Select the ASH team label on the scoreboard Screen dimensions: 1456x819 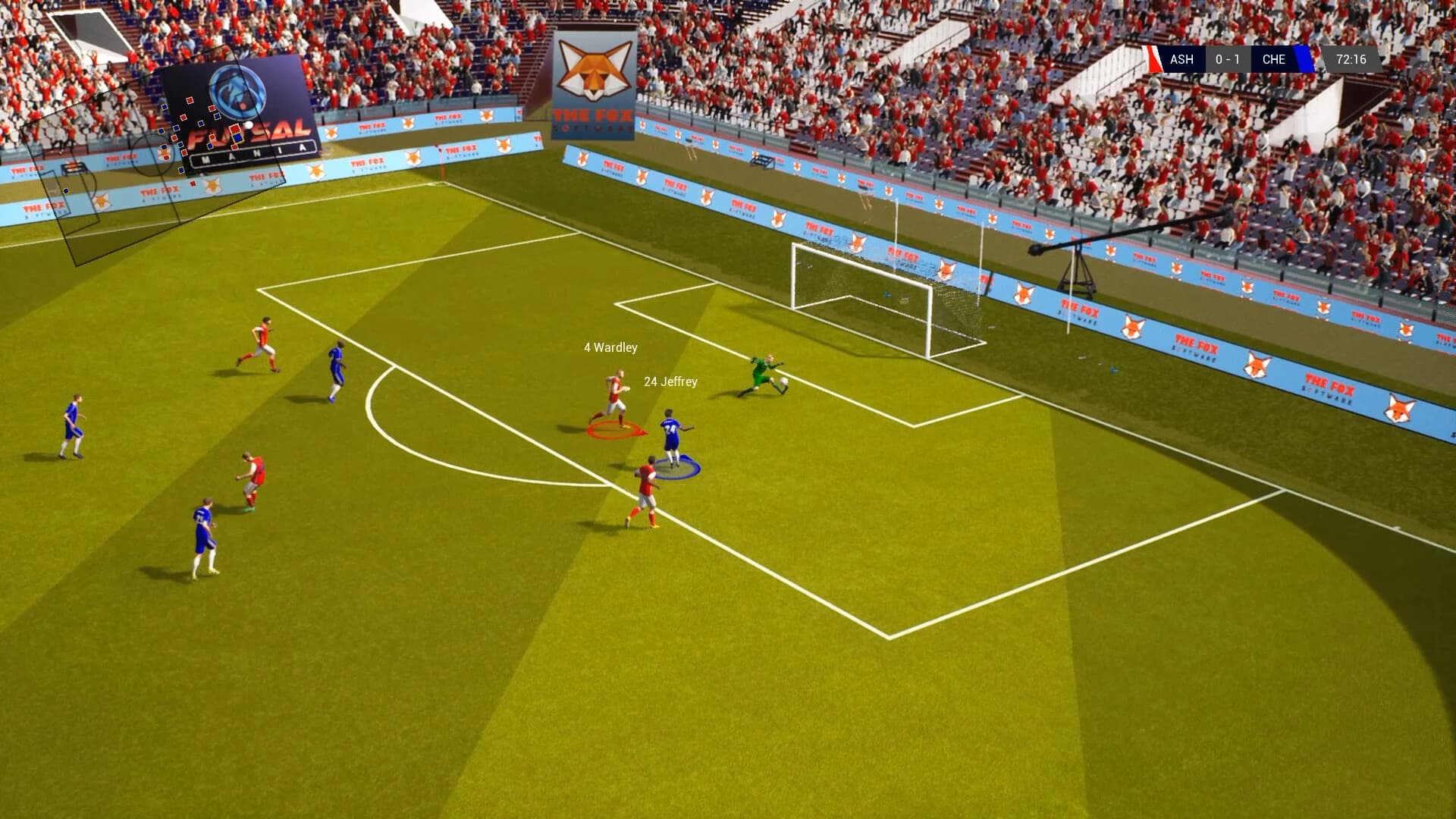click(1182, 59)
